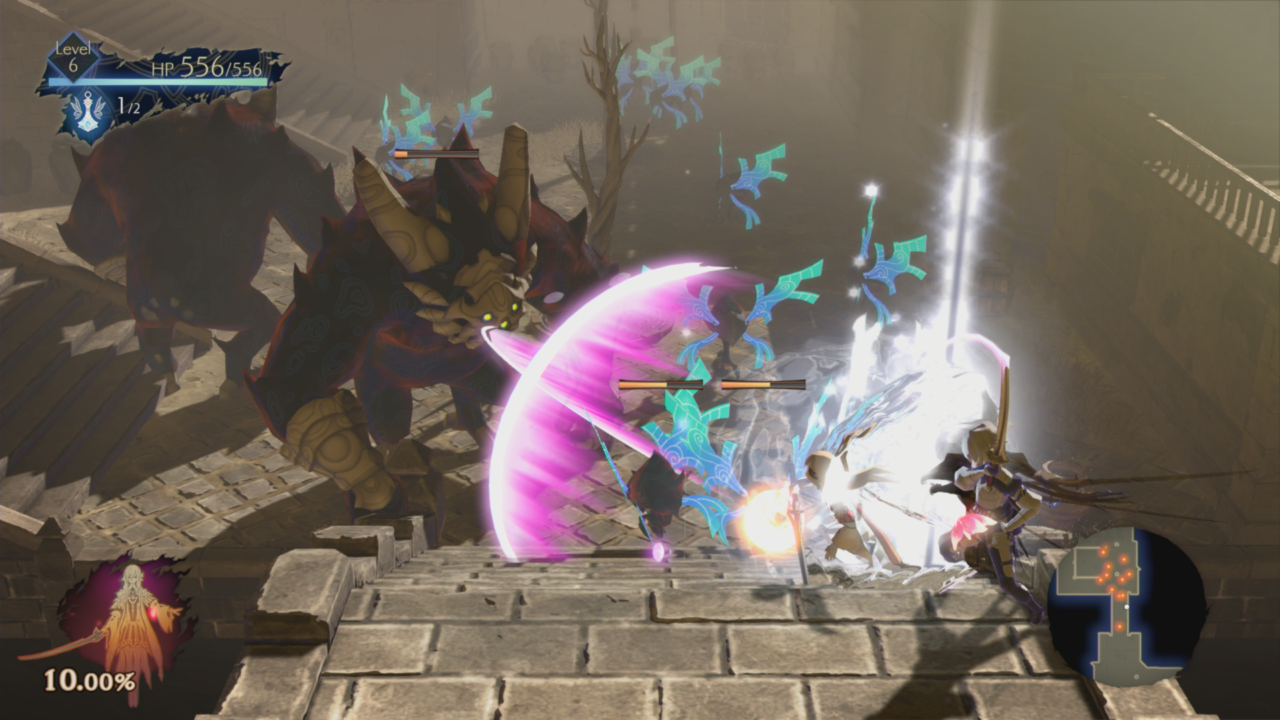The height and width of the screenshot is (720, 1280).
Task: Select the 1/2 counter text beside the emblem
Action: 127,106
